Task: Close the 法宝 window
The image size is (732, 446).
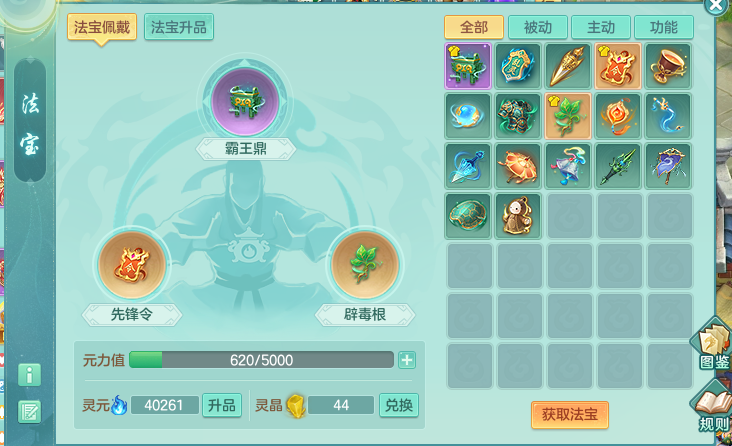Action: click(x=716, y=5)
